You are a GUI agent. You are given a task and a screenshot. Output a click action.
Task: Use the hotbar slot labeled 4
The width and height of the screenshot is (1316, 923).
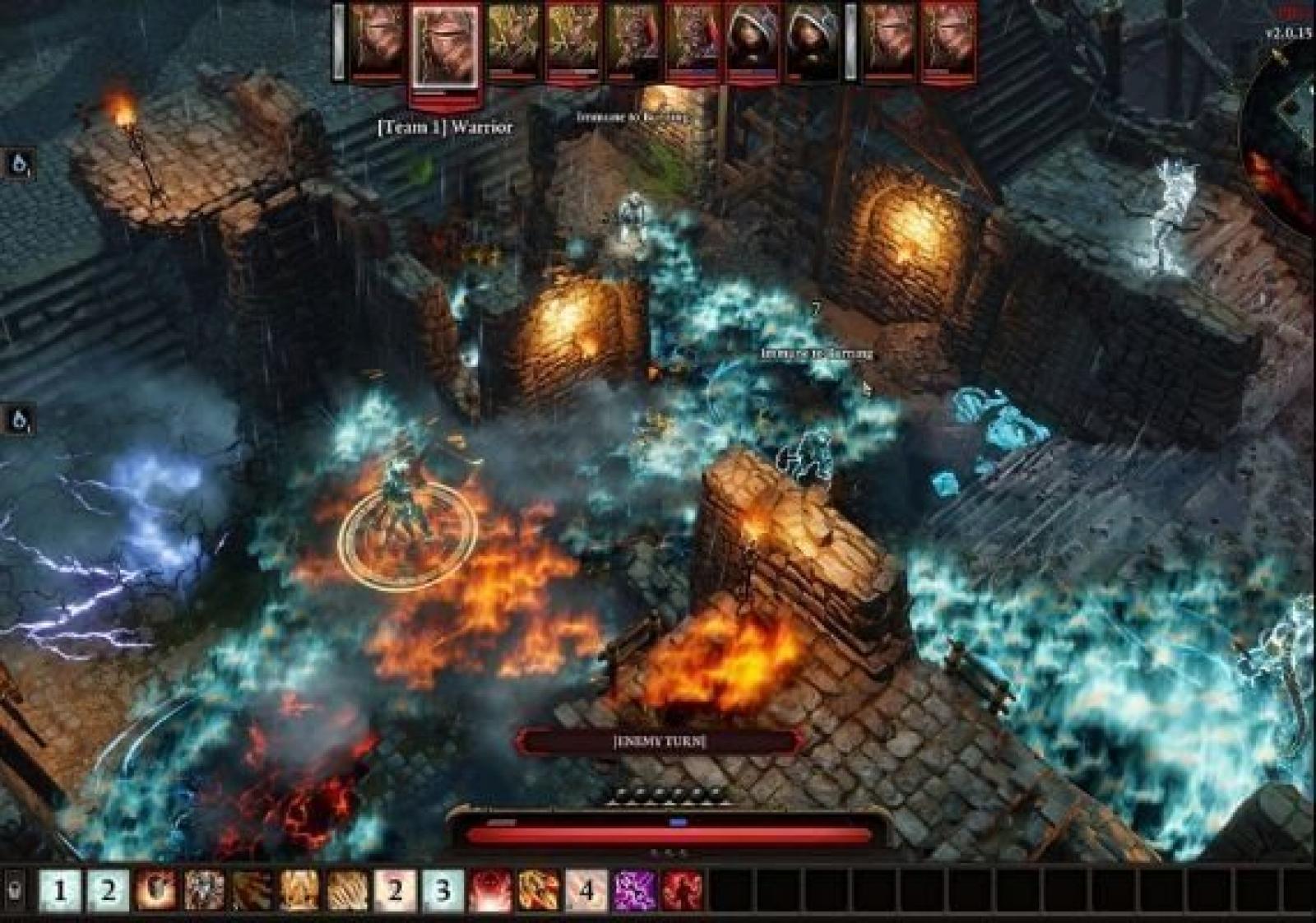[586, 891]
